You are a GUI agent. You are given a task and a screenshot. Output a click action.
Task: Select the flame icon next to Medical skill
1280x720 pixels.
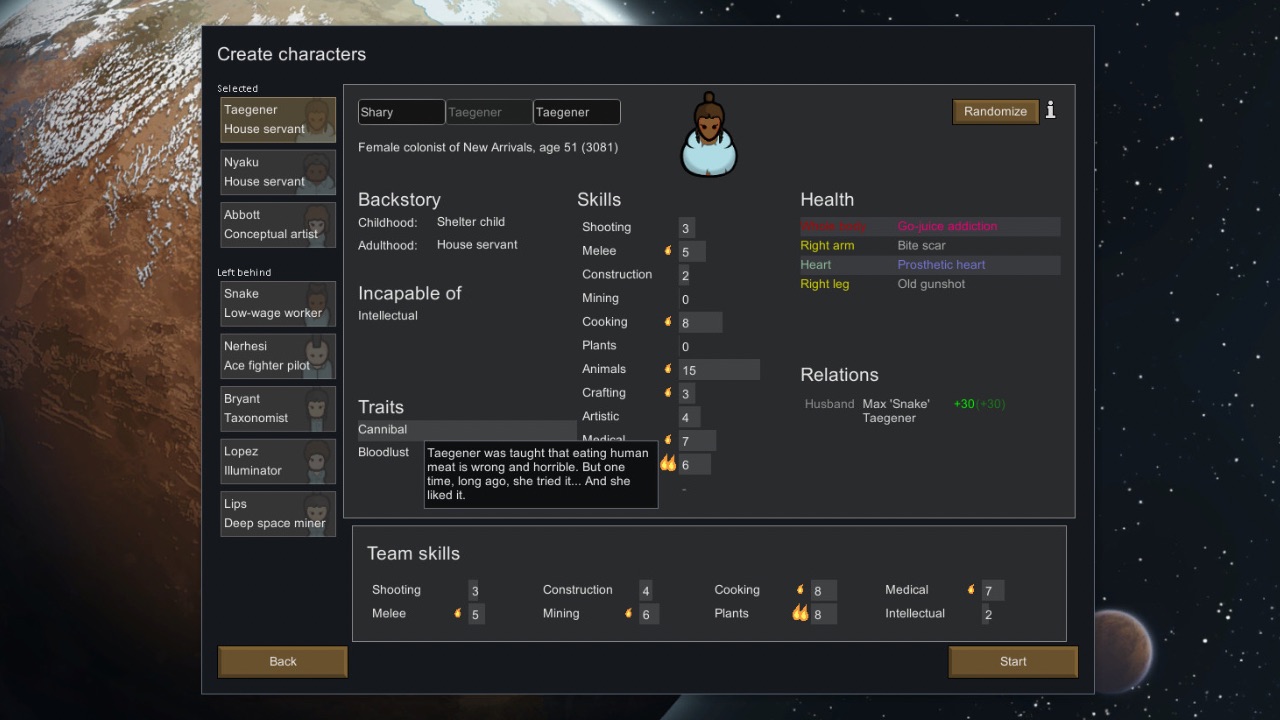coord(668,440)
